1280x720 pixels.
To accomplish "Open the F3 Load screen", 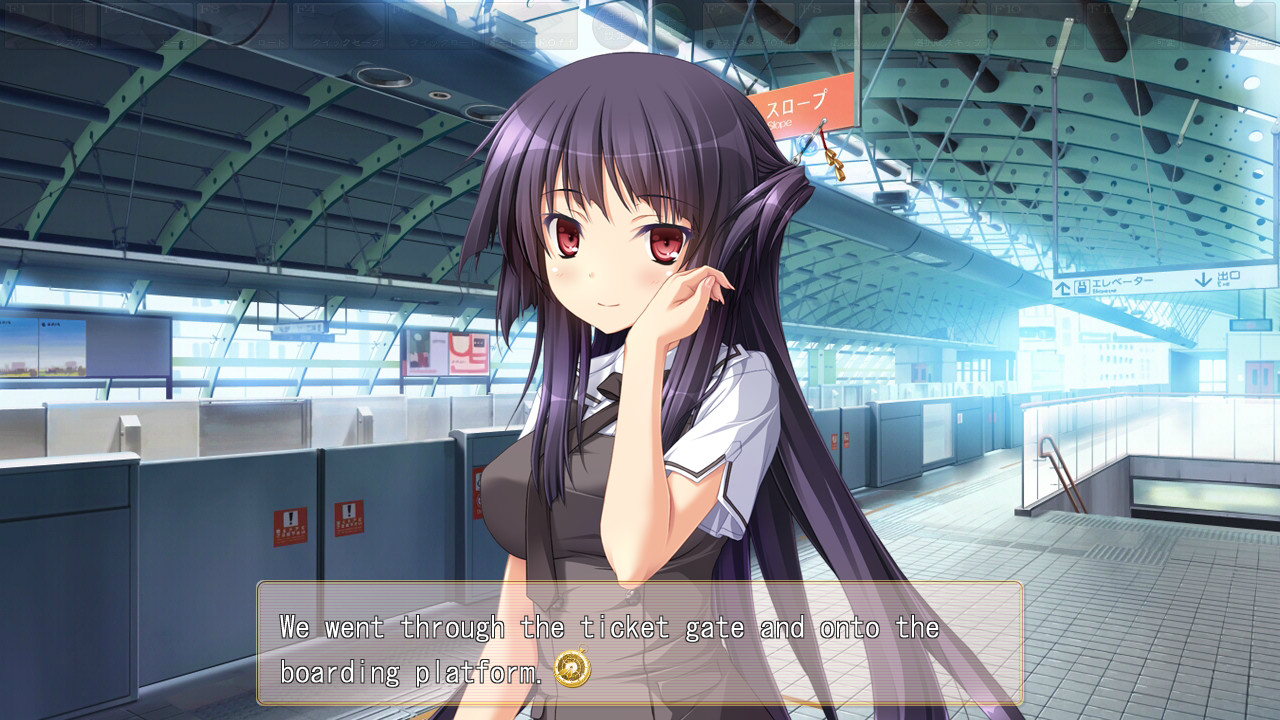I will [x=243, y=25].
